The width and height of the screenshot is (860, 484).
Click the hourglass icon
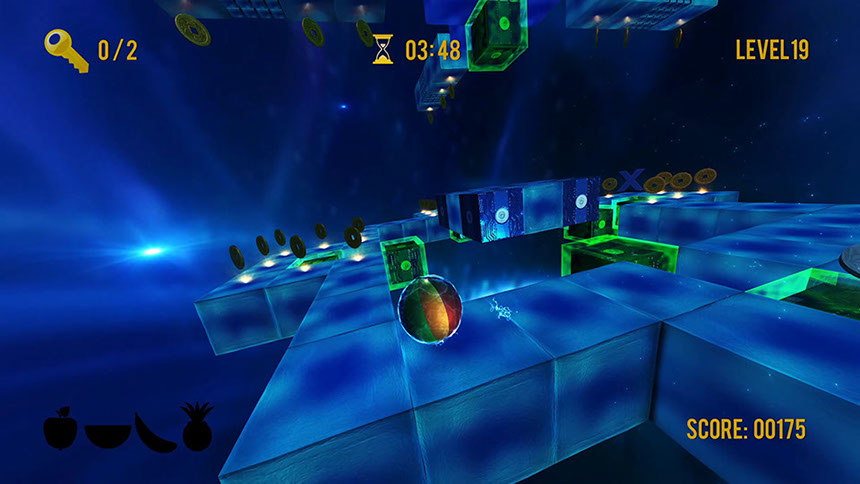(x=384, y=49)
